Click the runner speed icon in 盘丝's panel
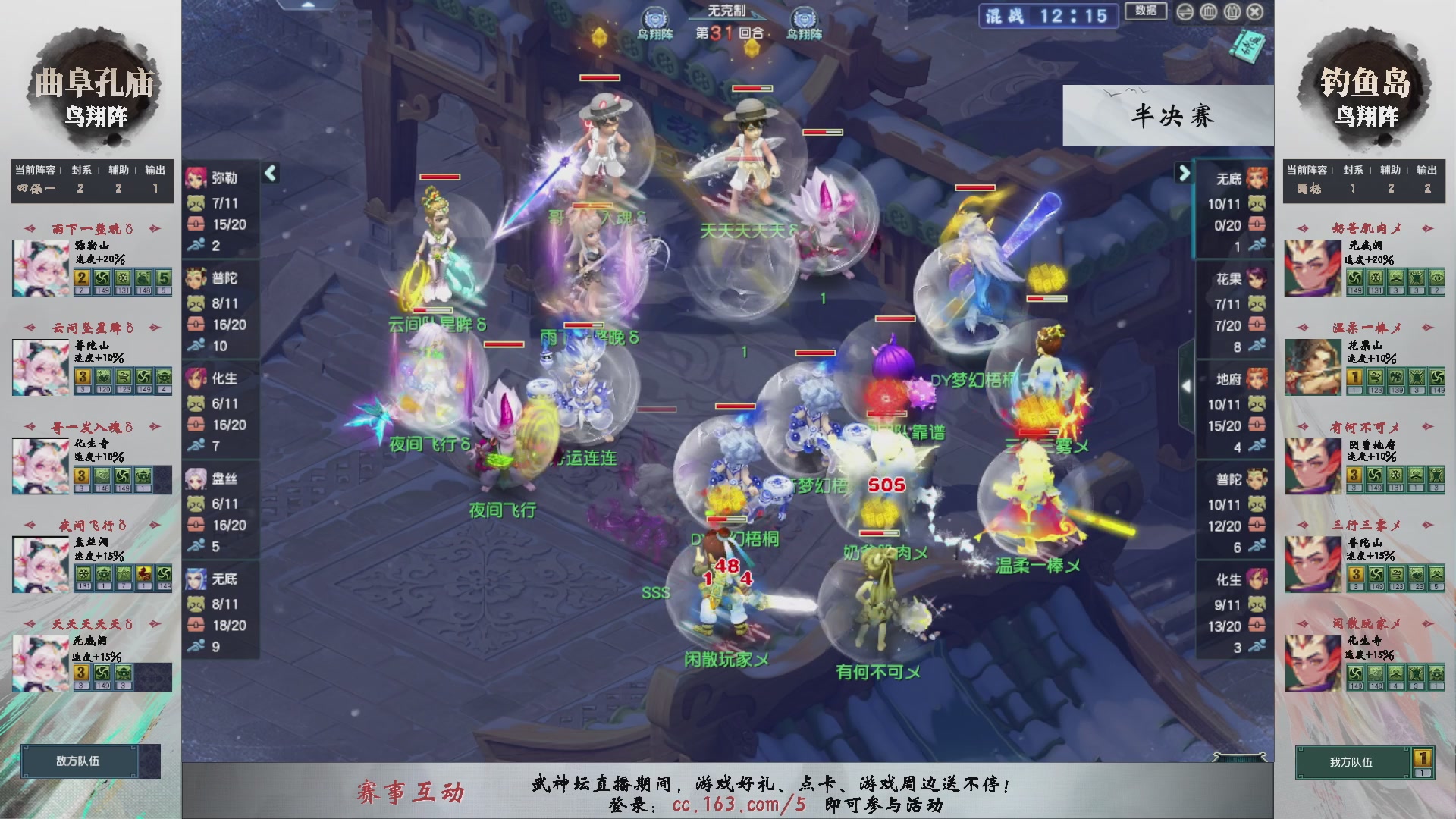 [x=196, y=546]
